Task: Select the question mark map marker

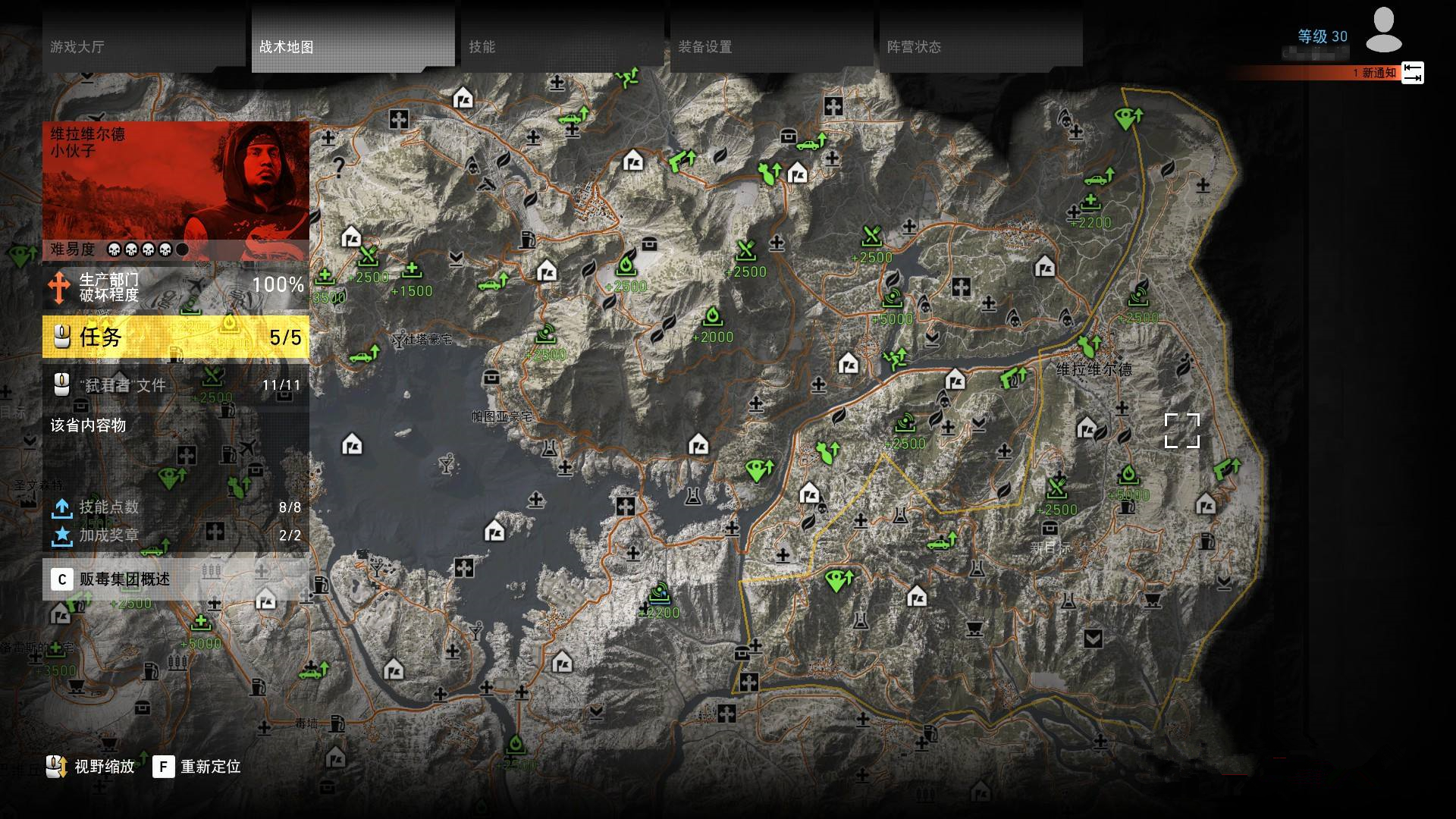Action: pyautogui.click(x=339, y=167)
